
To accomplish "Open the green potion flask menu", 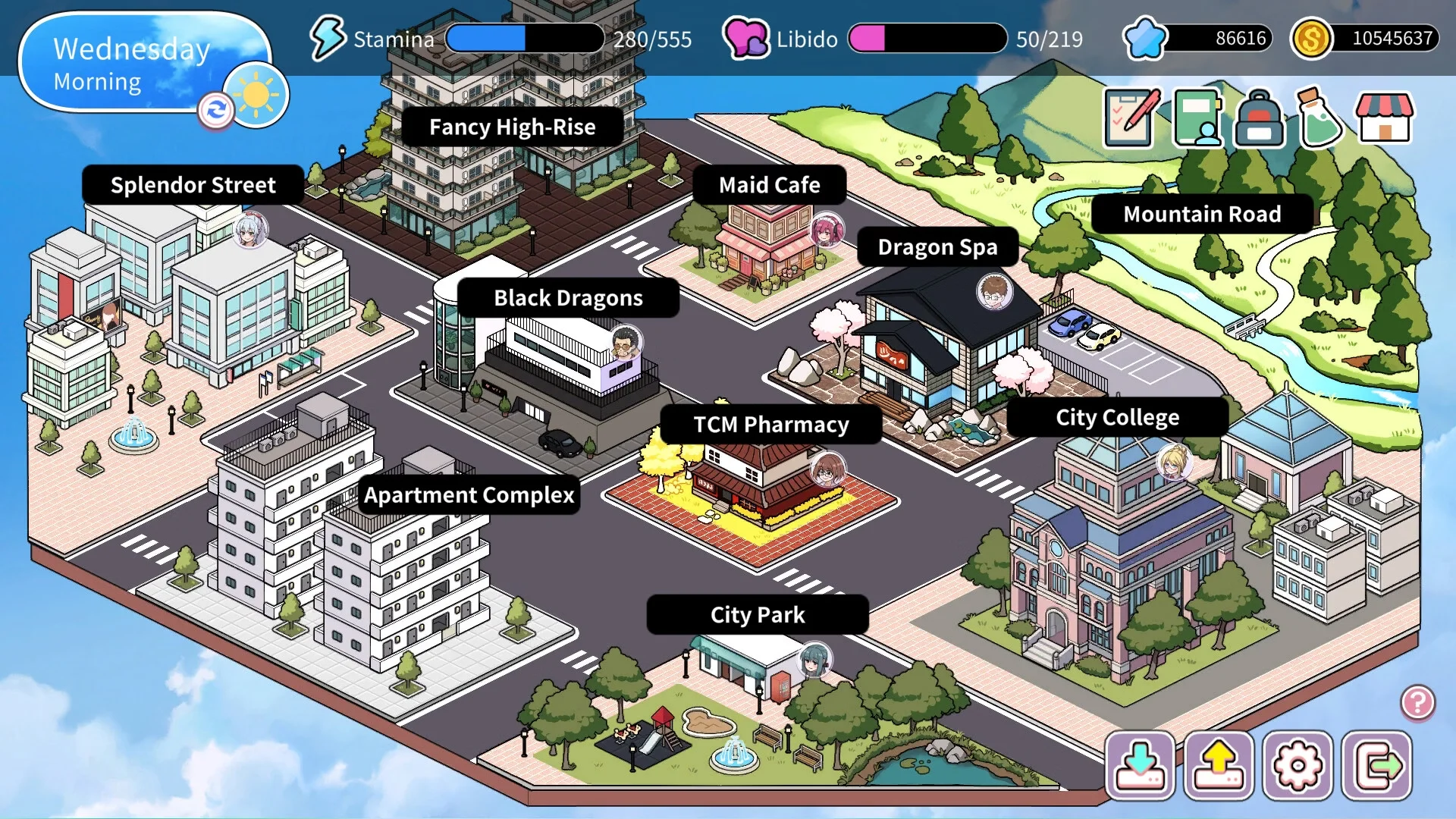I will pos(1320,118).
